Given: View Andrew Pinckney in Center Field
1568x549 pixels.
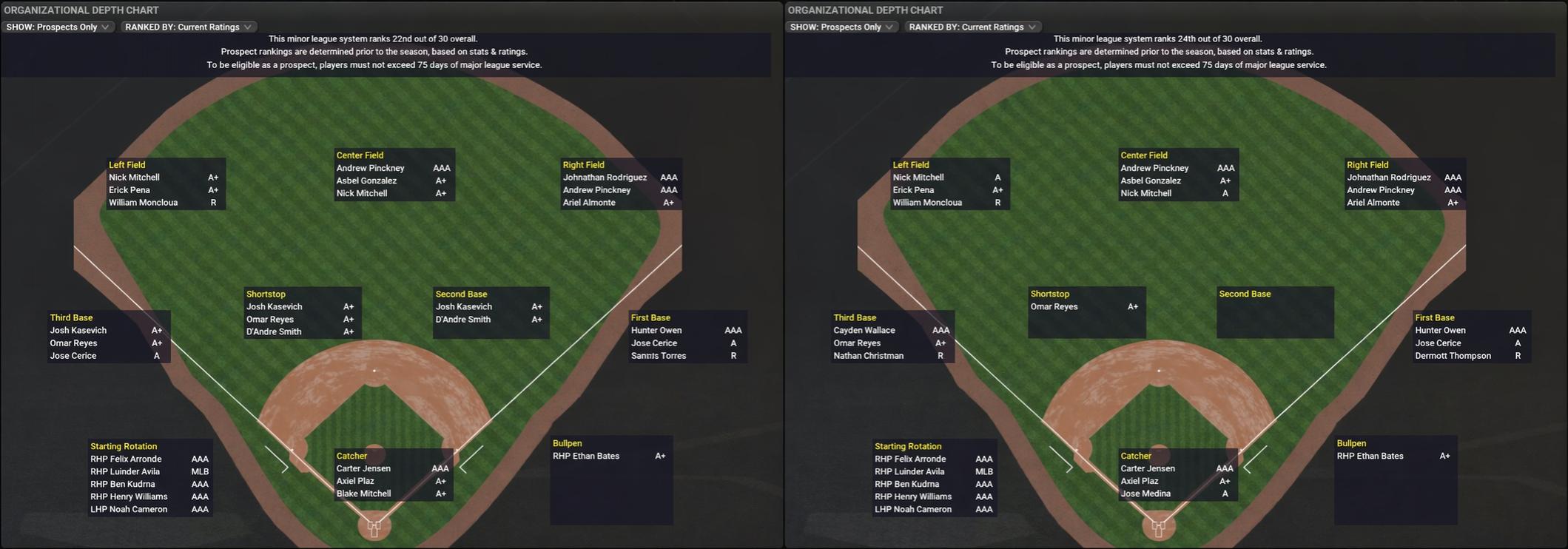Looking at the screenshot, I should tap(370, 167).
